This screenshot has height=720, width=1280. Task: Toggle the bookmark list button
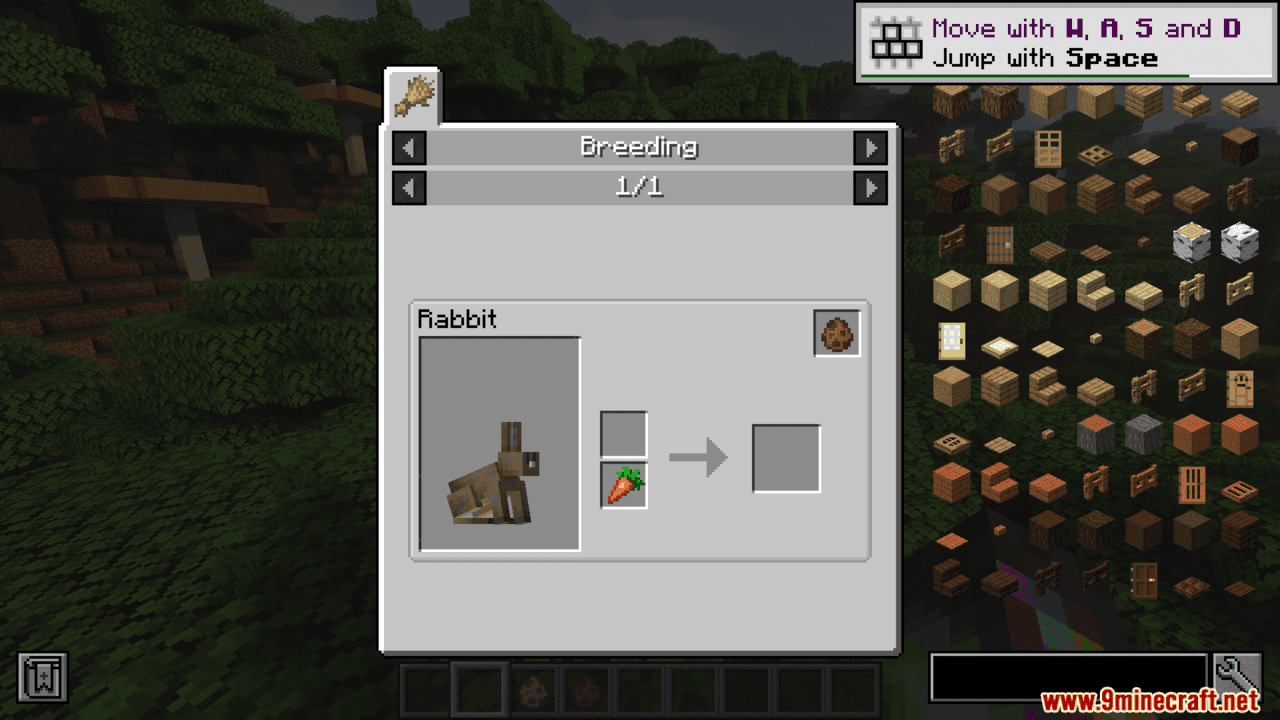[x=42, y=677]
